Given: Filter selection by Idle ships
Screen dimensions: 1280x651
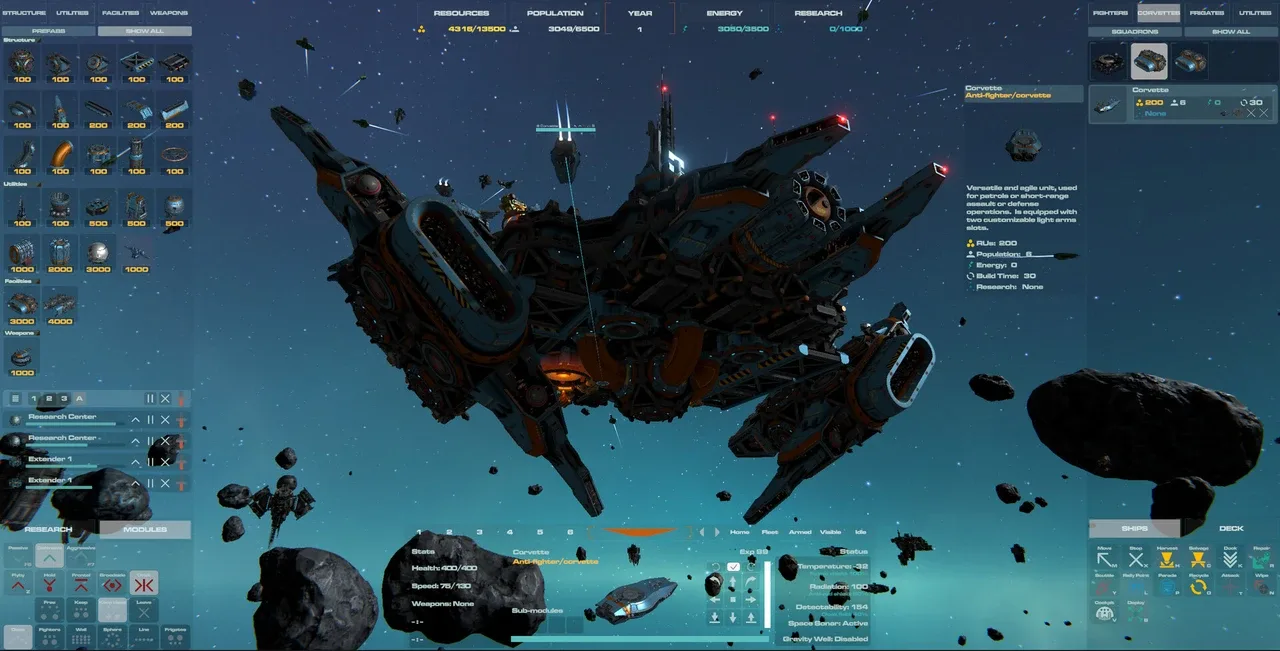Looking at the screenshot, I should 860,532.
